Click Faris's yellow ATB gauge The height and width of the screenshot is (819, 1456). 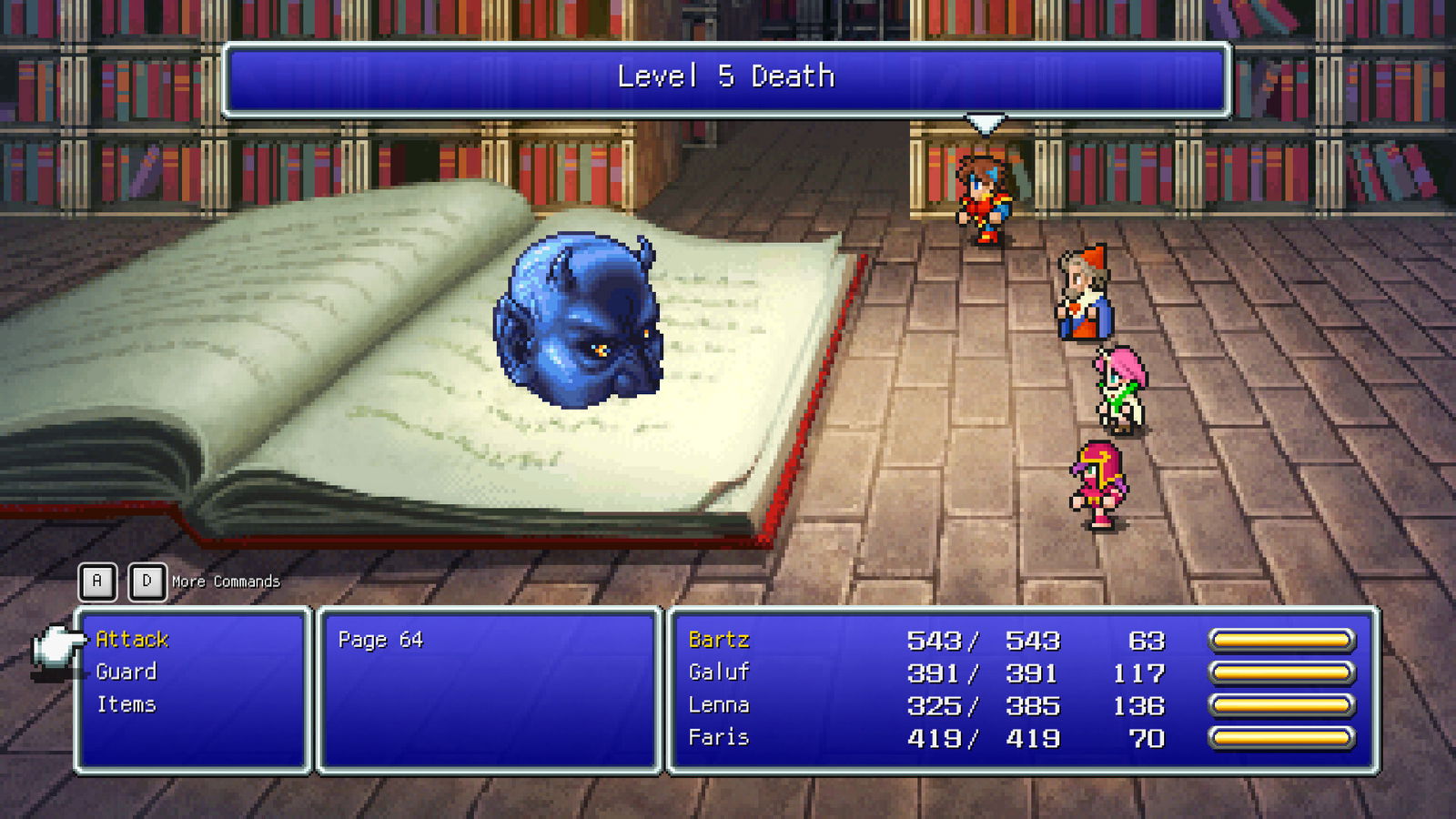click(1283, 737)
